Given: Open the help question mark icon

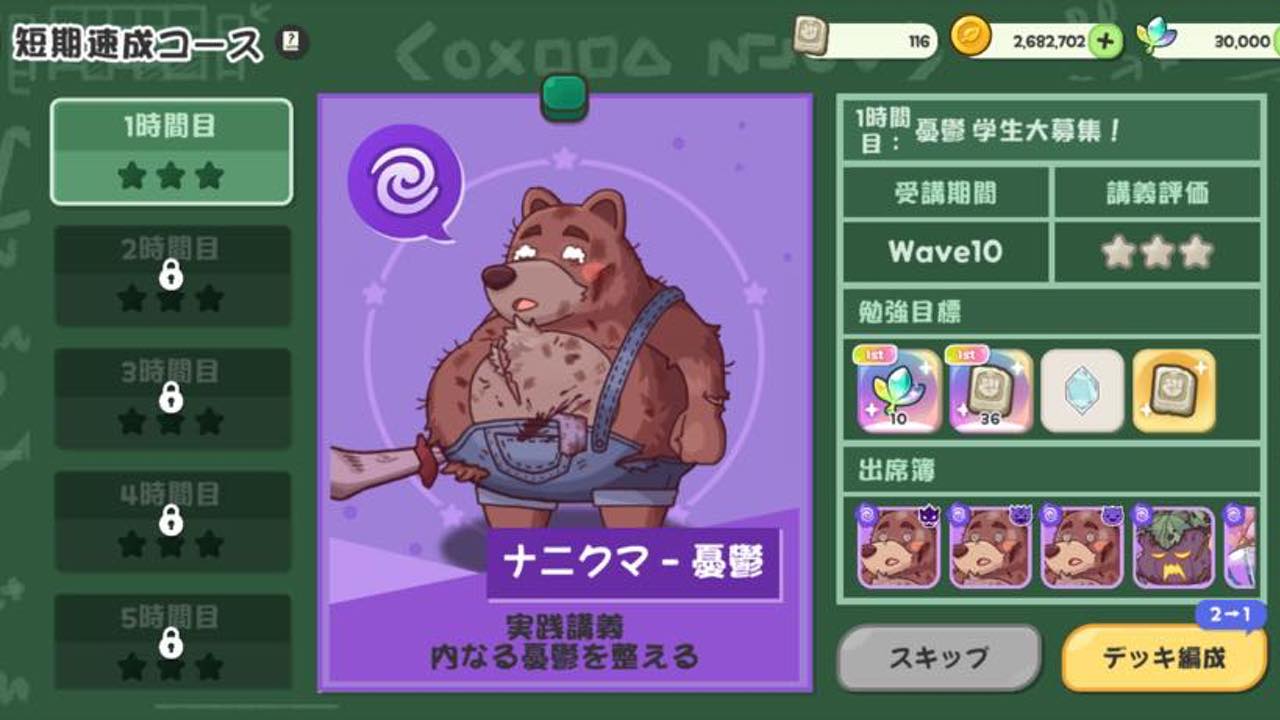Looking at the screenshot, I should (x=292, y=42).
